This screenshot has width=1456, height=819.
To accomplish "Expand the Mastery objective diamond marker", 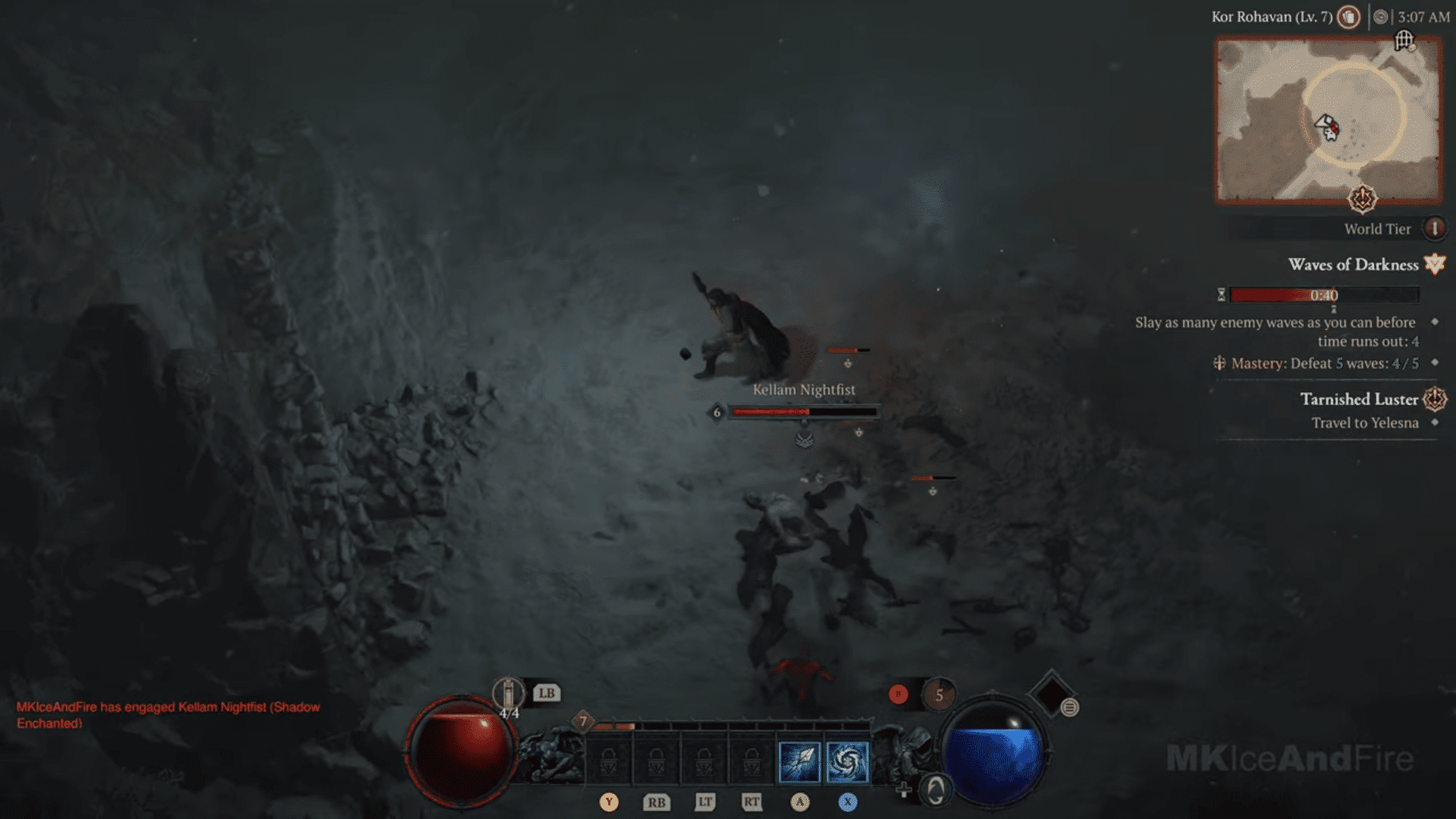I will pyautogui.click(x=1434, y=363).
